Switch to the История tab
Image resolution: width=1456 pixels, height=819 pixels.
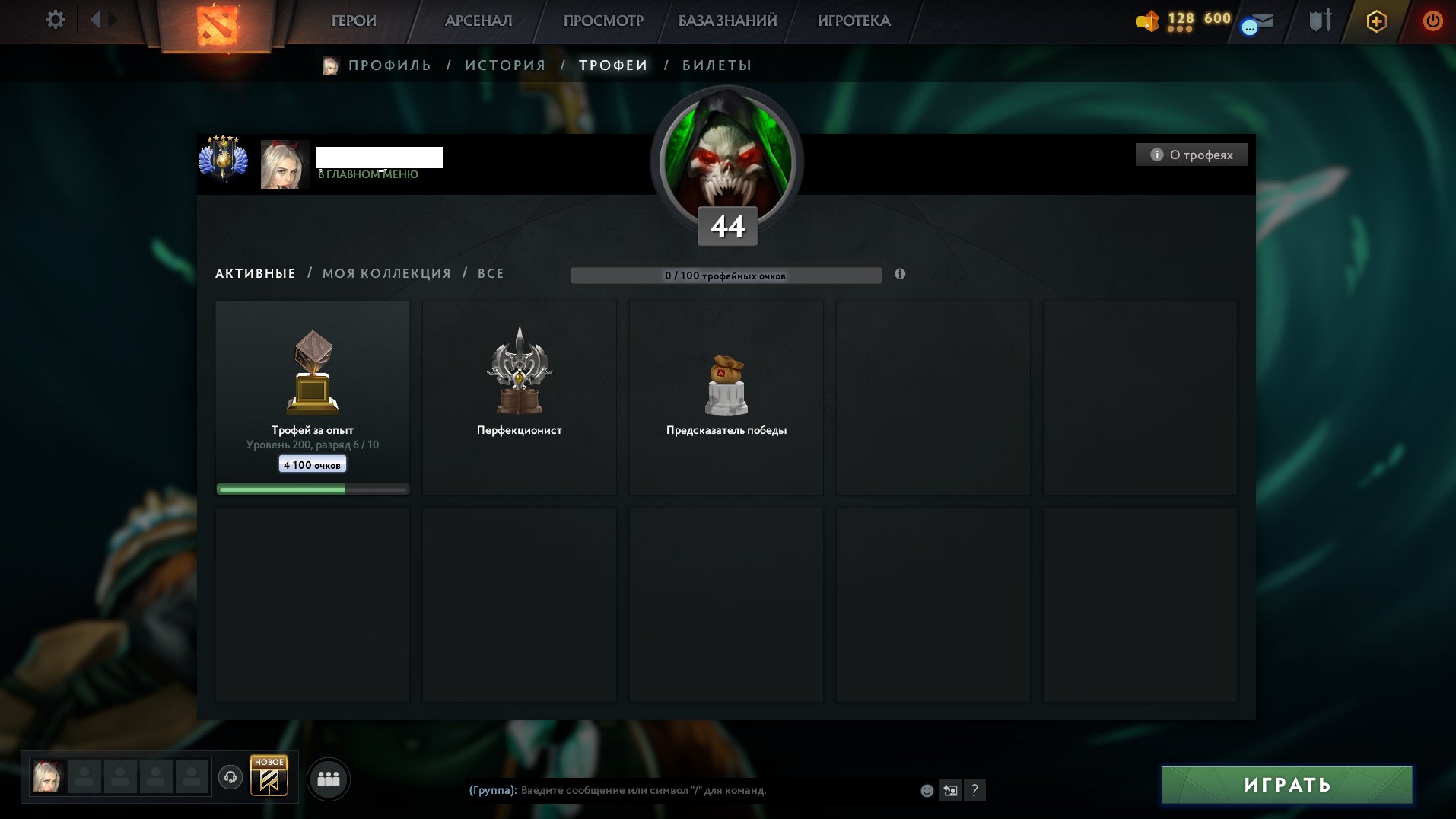(x=505, y=65)
